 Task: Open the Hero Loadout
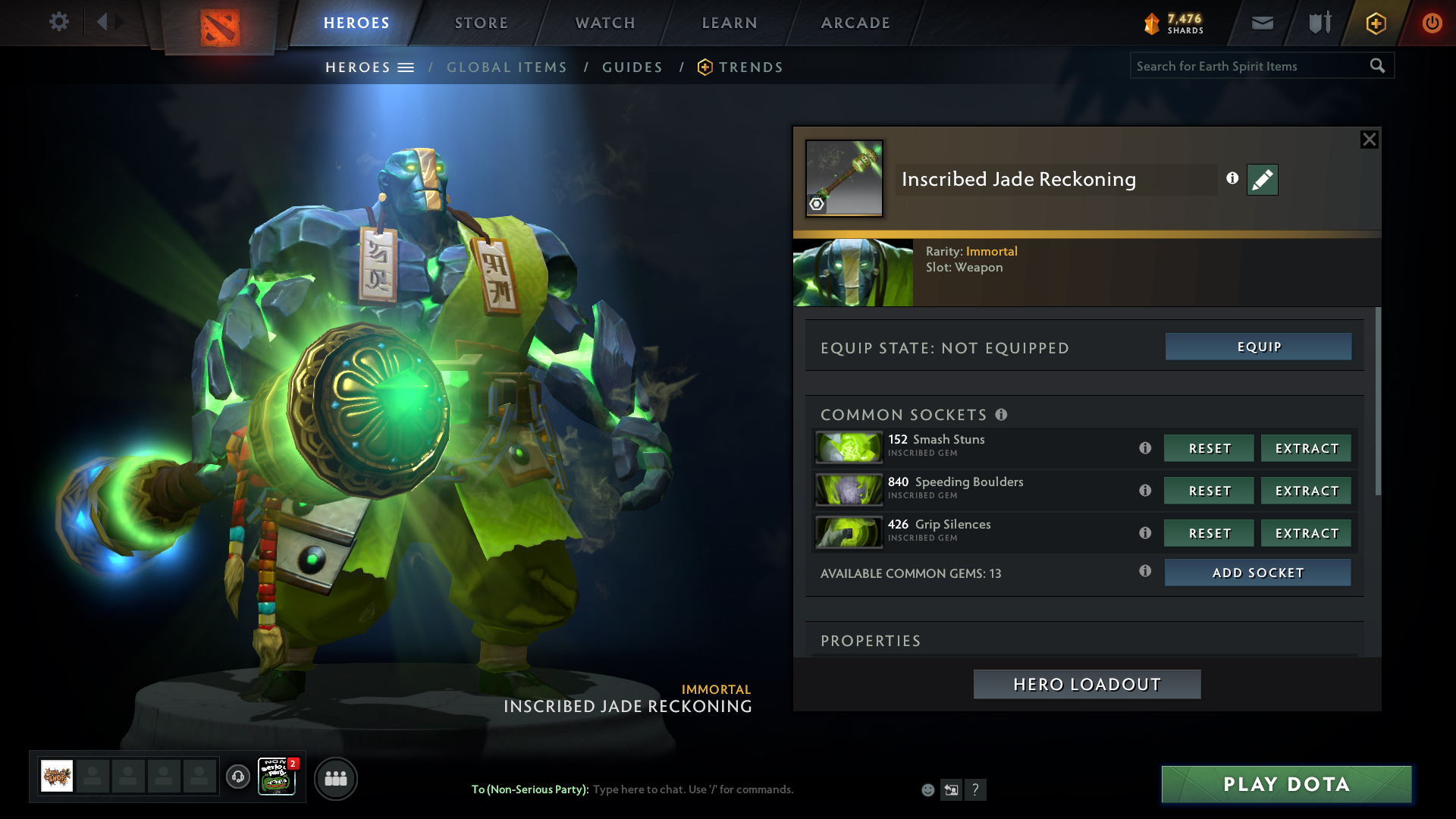pyautogui.click(x=1087, y=684)
